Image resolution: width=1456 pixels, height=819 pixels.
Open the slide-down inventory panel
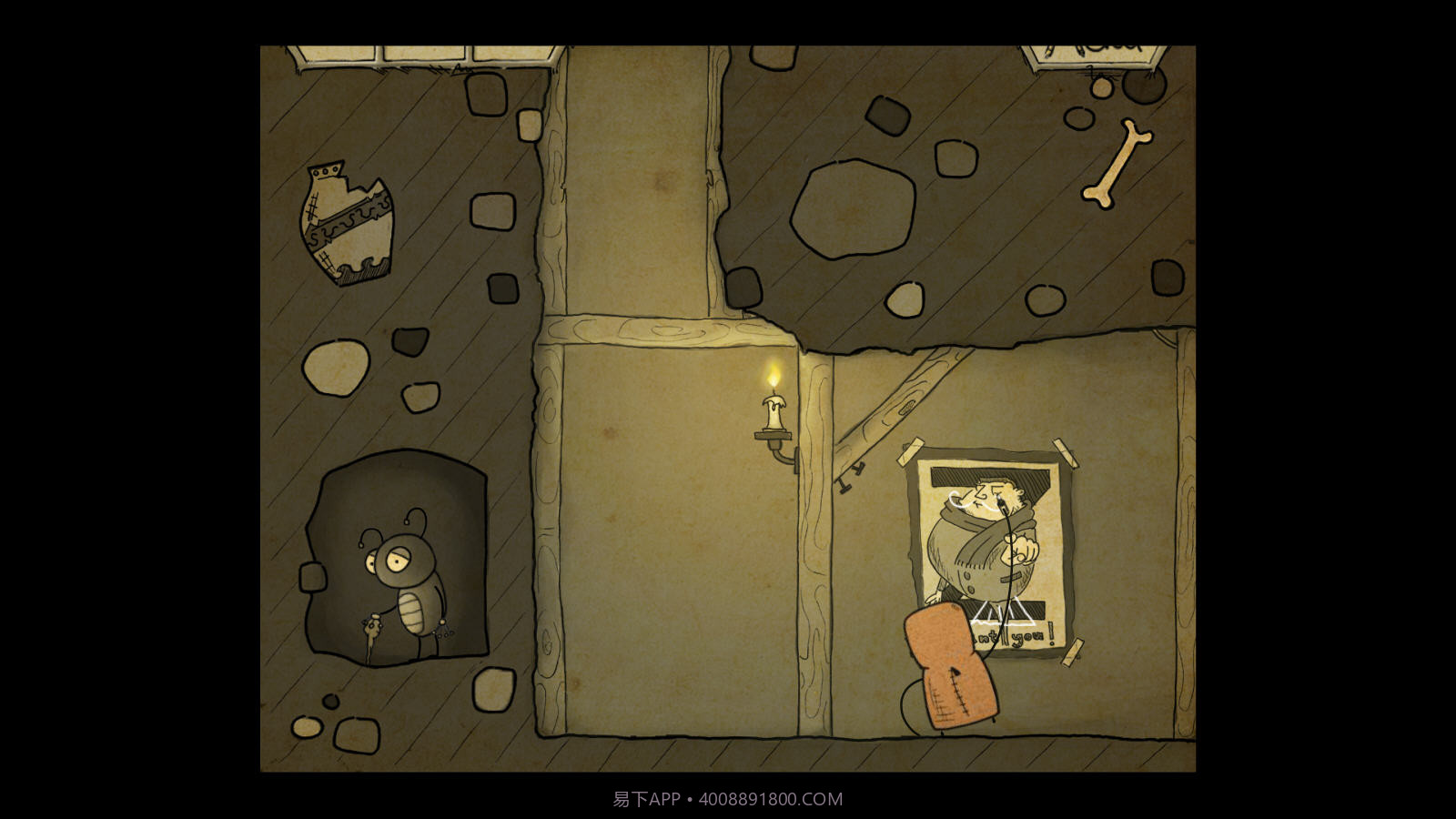coord(425,55)
